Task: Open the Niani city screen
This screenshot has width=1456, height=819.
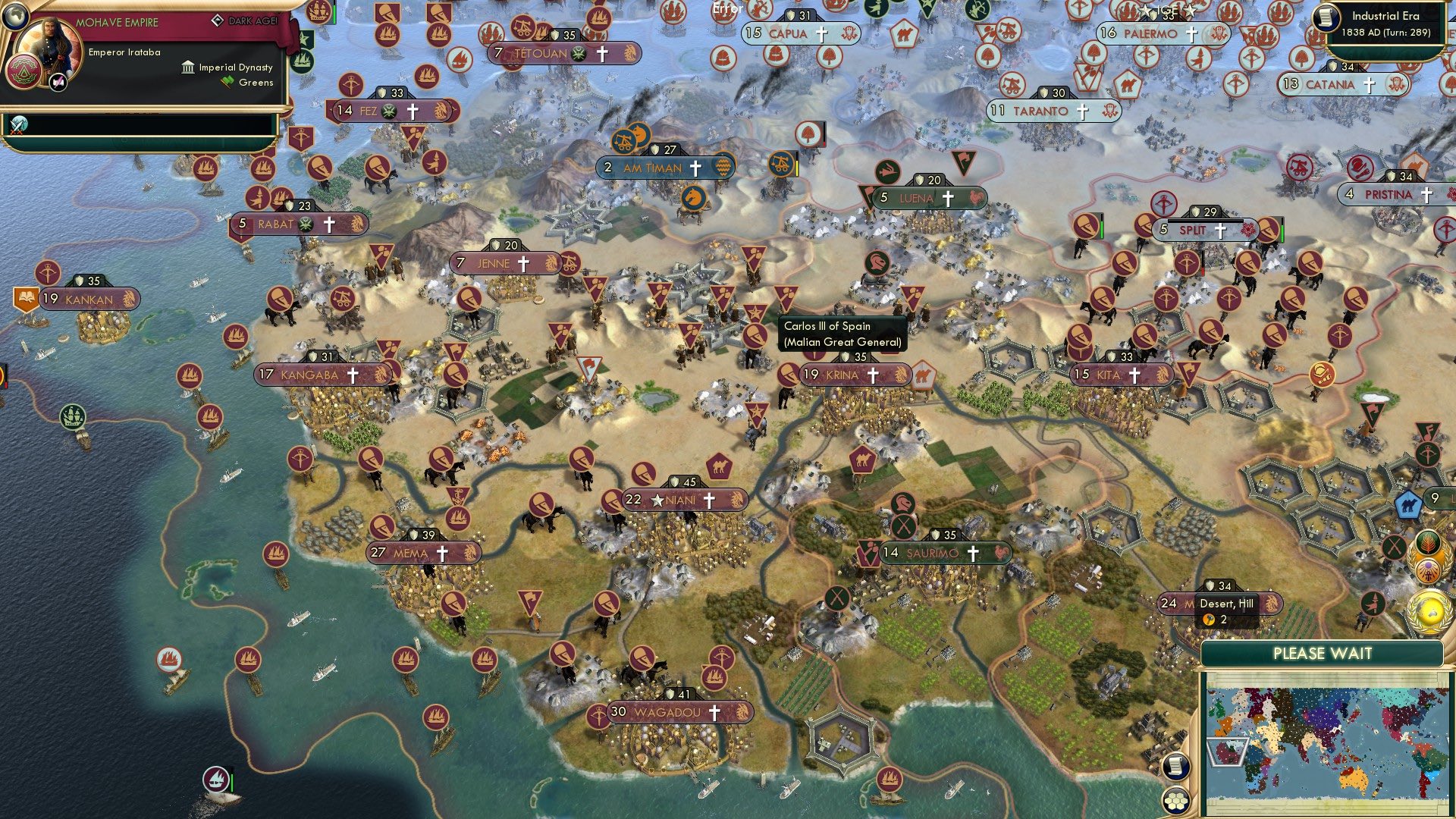Action: [x=686, y=500]
